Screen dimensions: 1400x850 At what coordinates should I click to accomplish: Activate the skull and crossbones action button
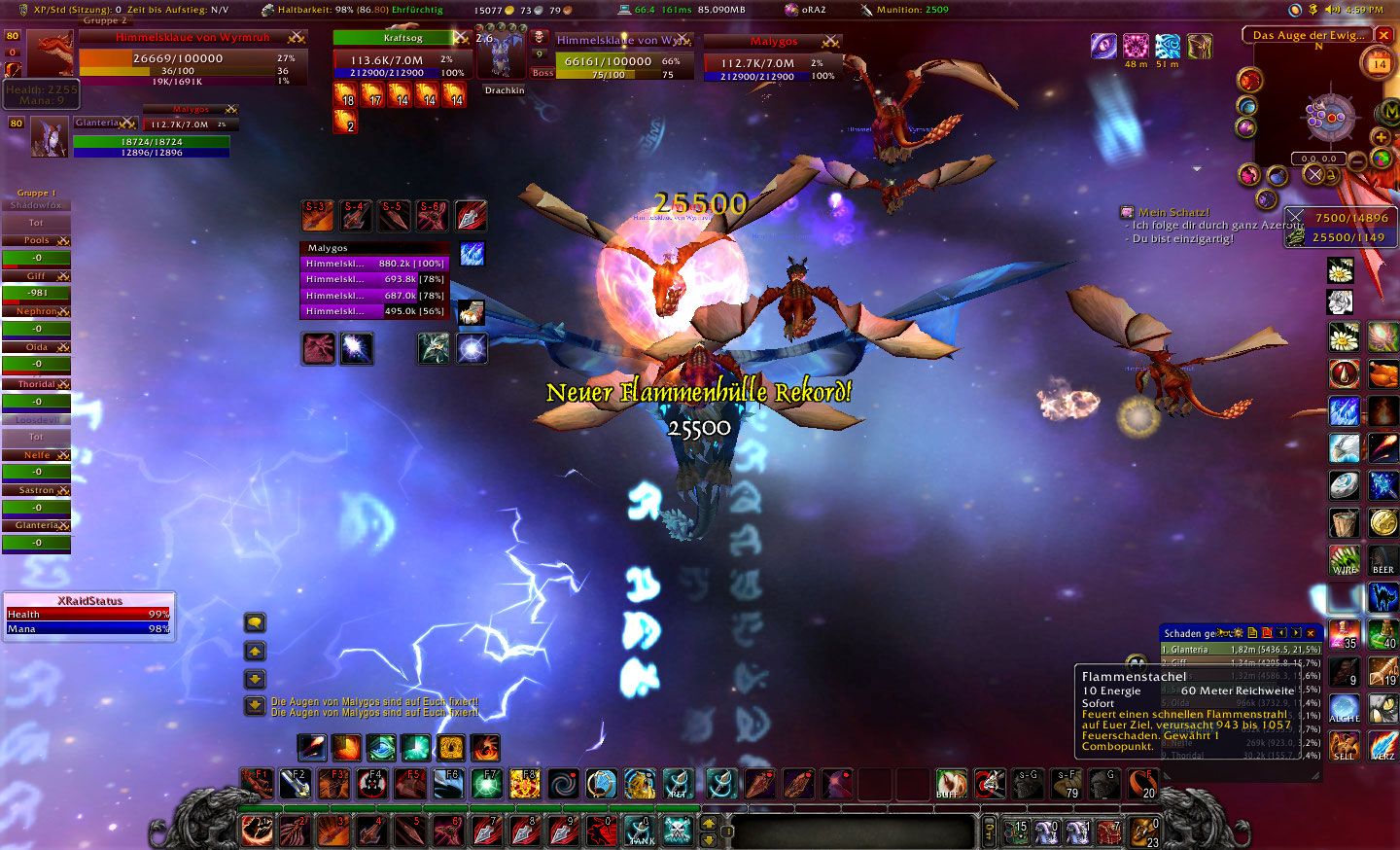tap(678, 831)
